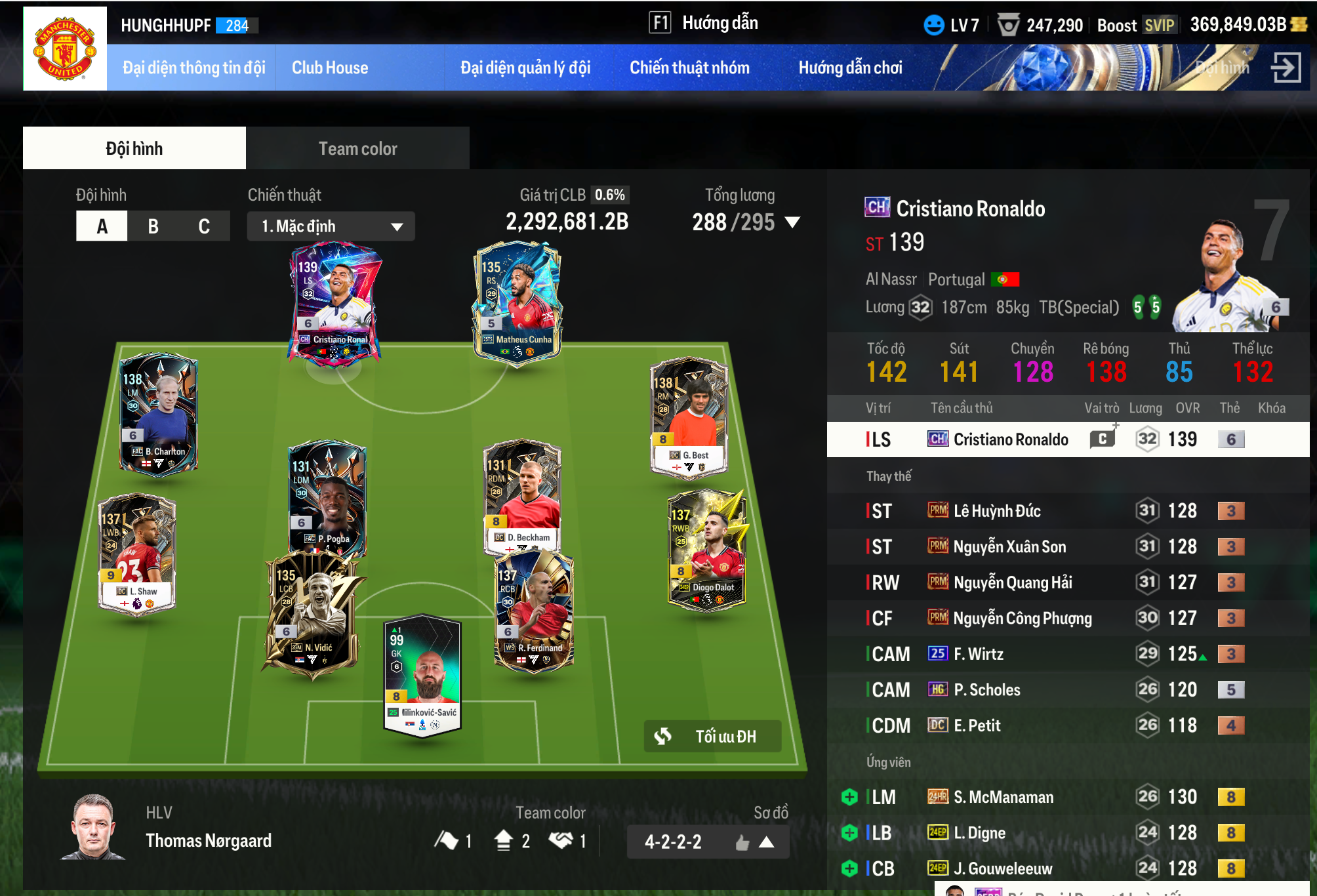
Task: Click the exit icon at top right
Action: click(1286, 67)
